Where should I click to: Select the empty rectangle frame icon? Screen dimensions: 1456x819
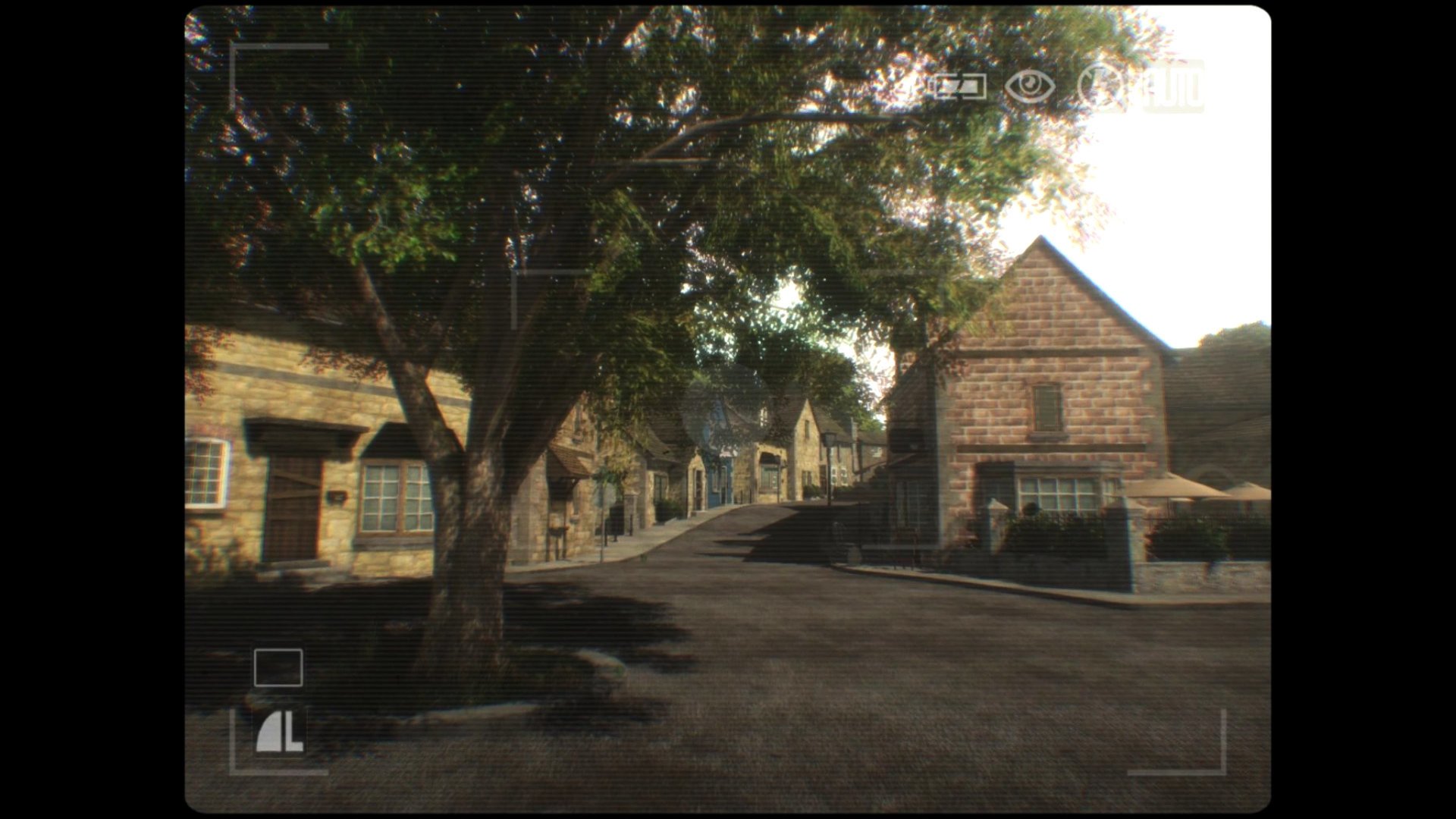[278, 668]
